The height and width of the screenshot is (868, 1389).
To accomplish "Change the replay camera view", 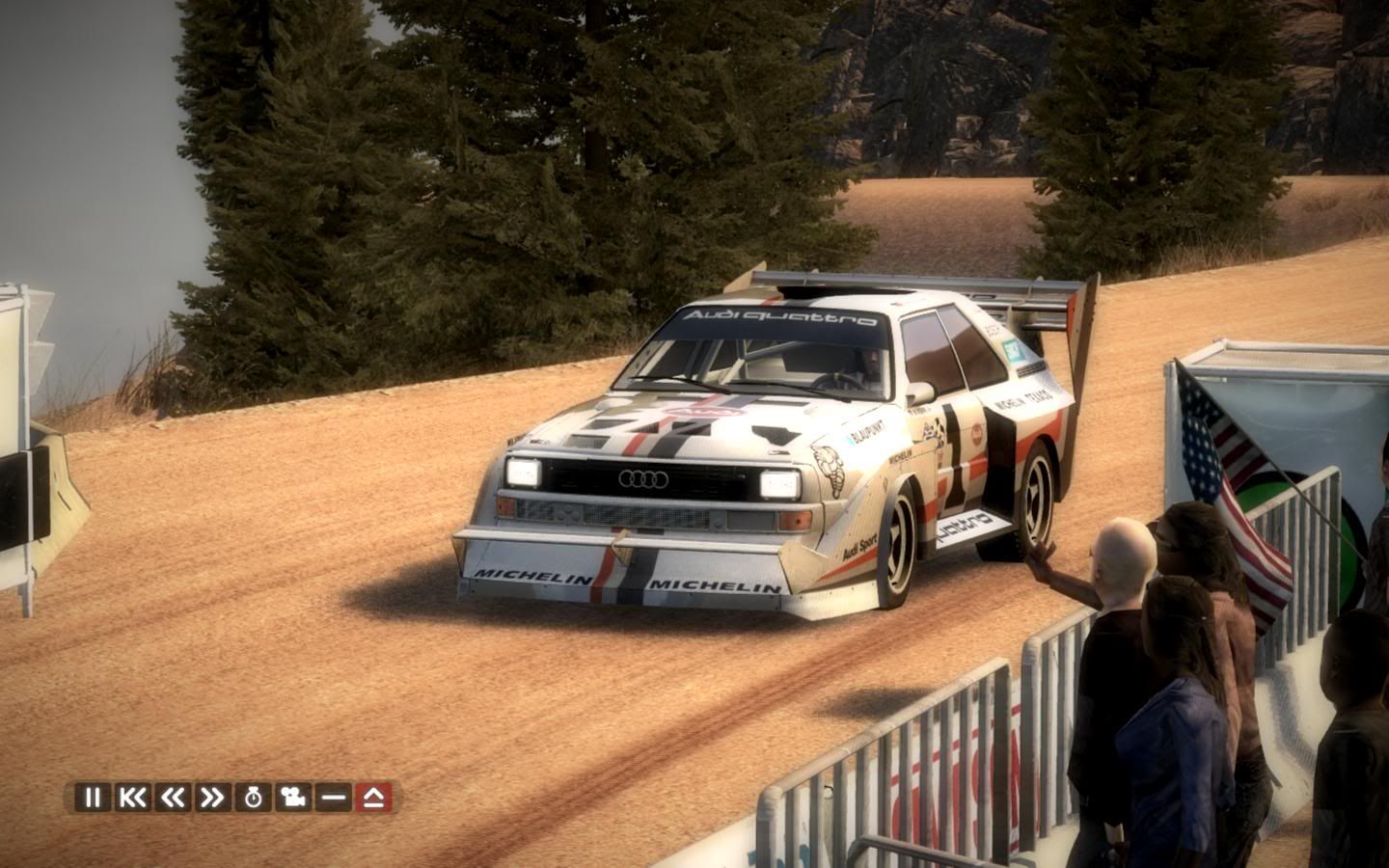I will click(292, 798).
